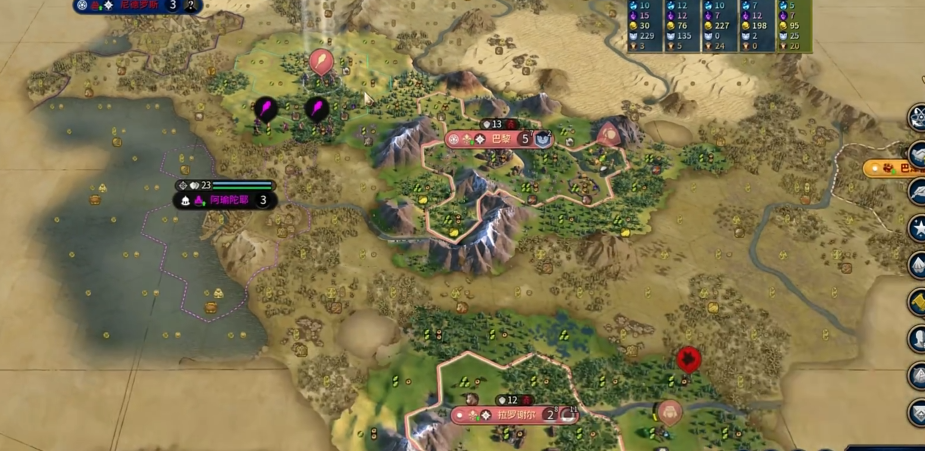Image resolution: width=925 pixels, height=451 pixels.
Task: Open the yellow scroll notification icon
Action: 917,301
